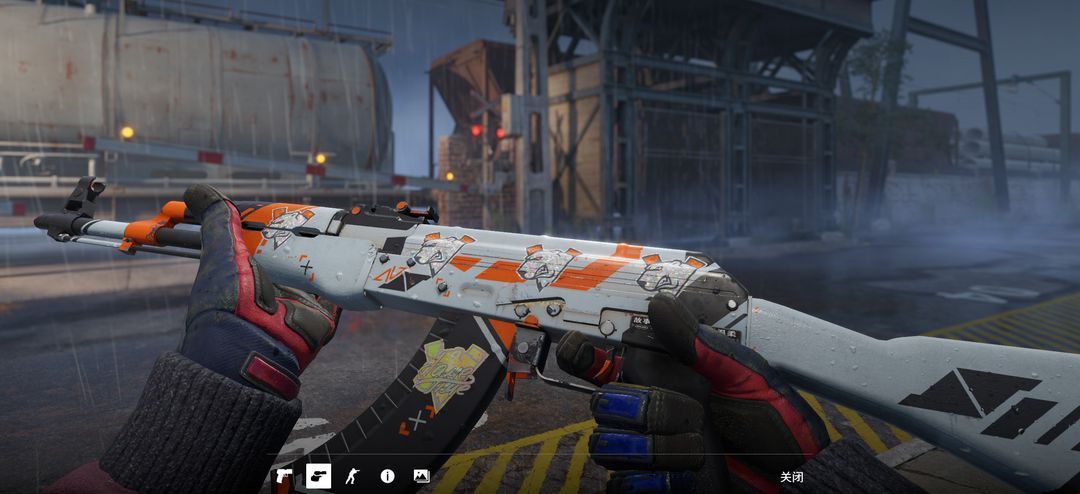The width and height of the screenshot is (1080, 494).
Task: Open the item information panel
Action: [x=387, y=476]
